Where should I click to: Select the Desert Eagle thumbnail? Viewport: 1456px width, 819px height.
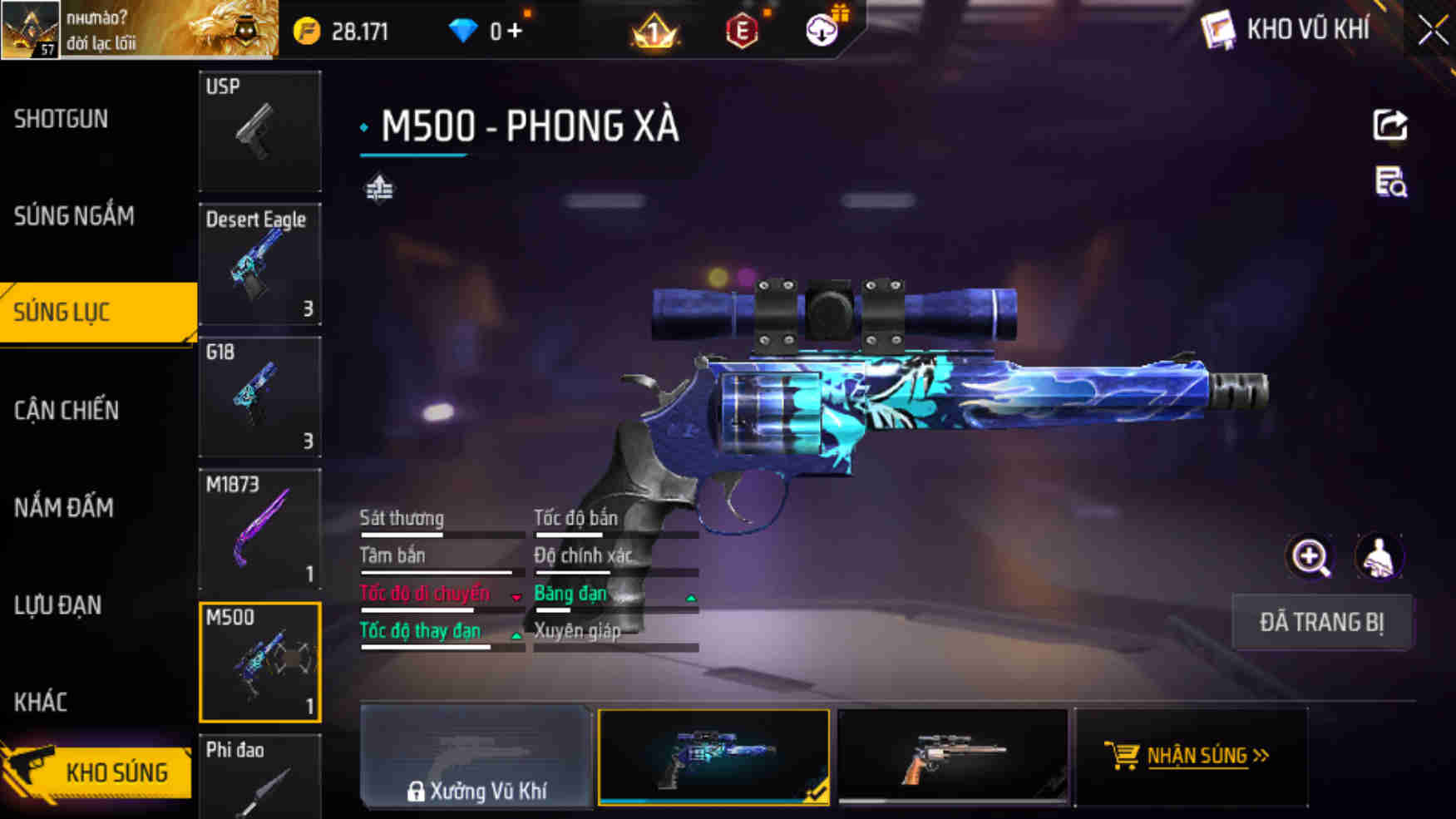tap(260, 264)
